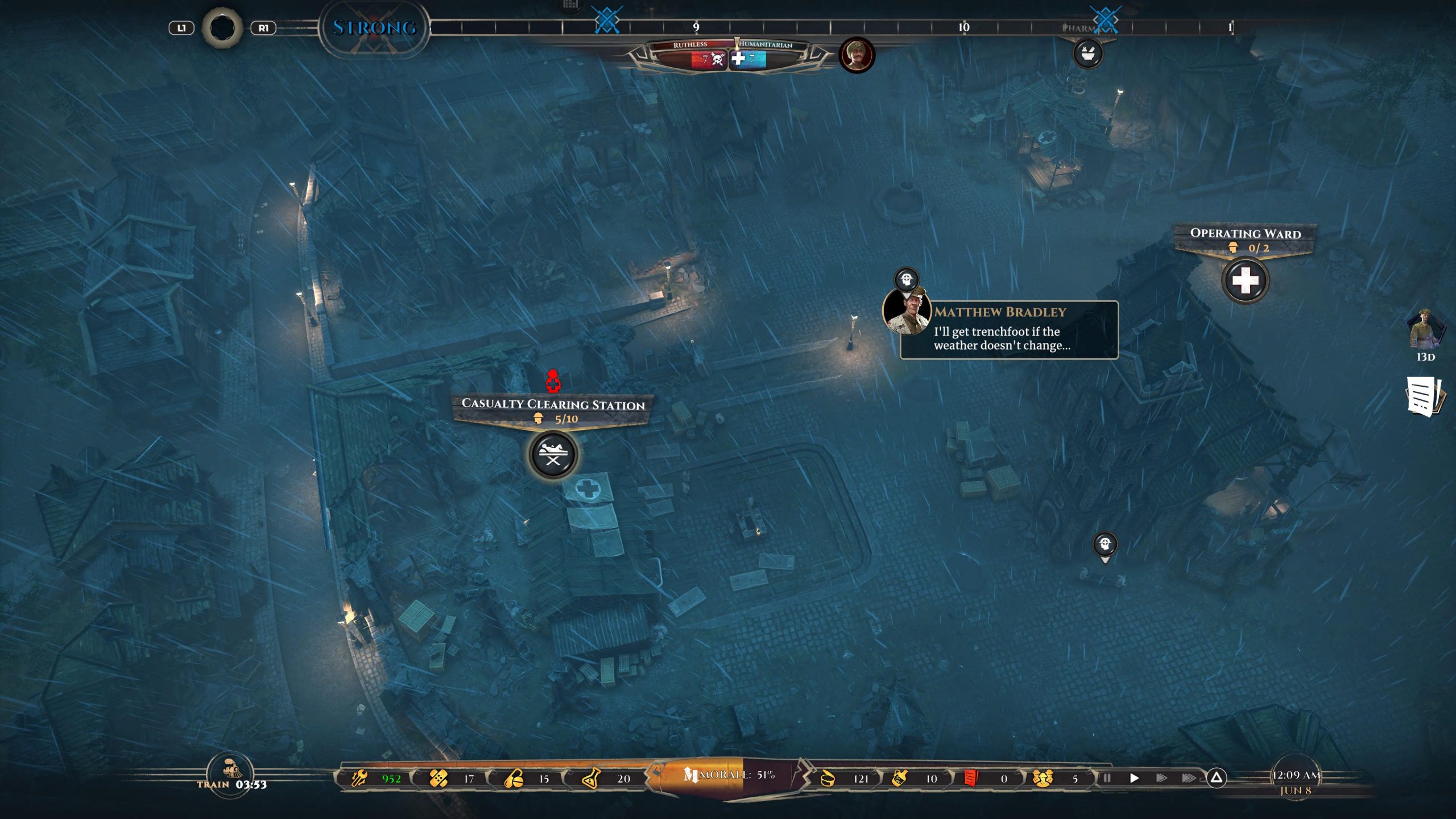Select the red paper documents resource icon

coord(971,778)
